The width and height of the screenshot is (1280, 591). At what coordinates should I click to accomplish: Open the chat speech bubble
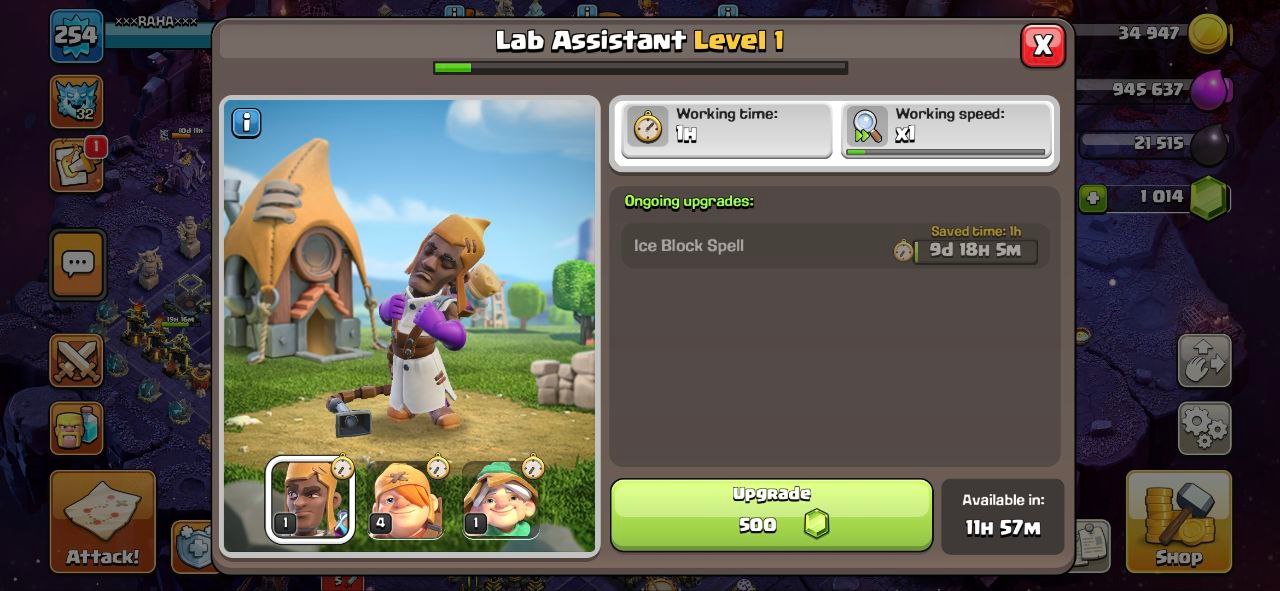[x=77, y=264]
